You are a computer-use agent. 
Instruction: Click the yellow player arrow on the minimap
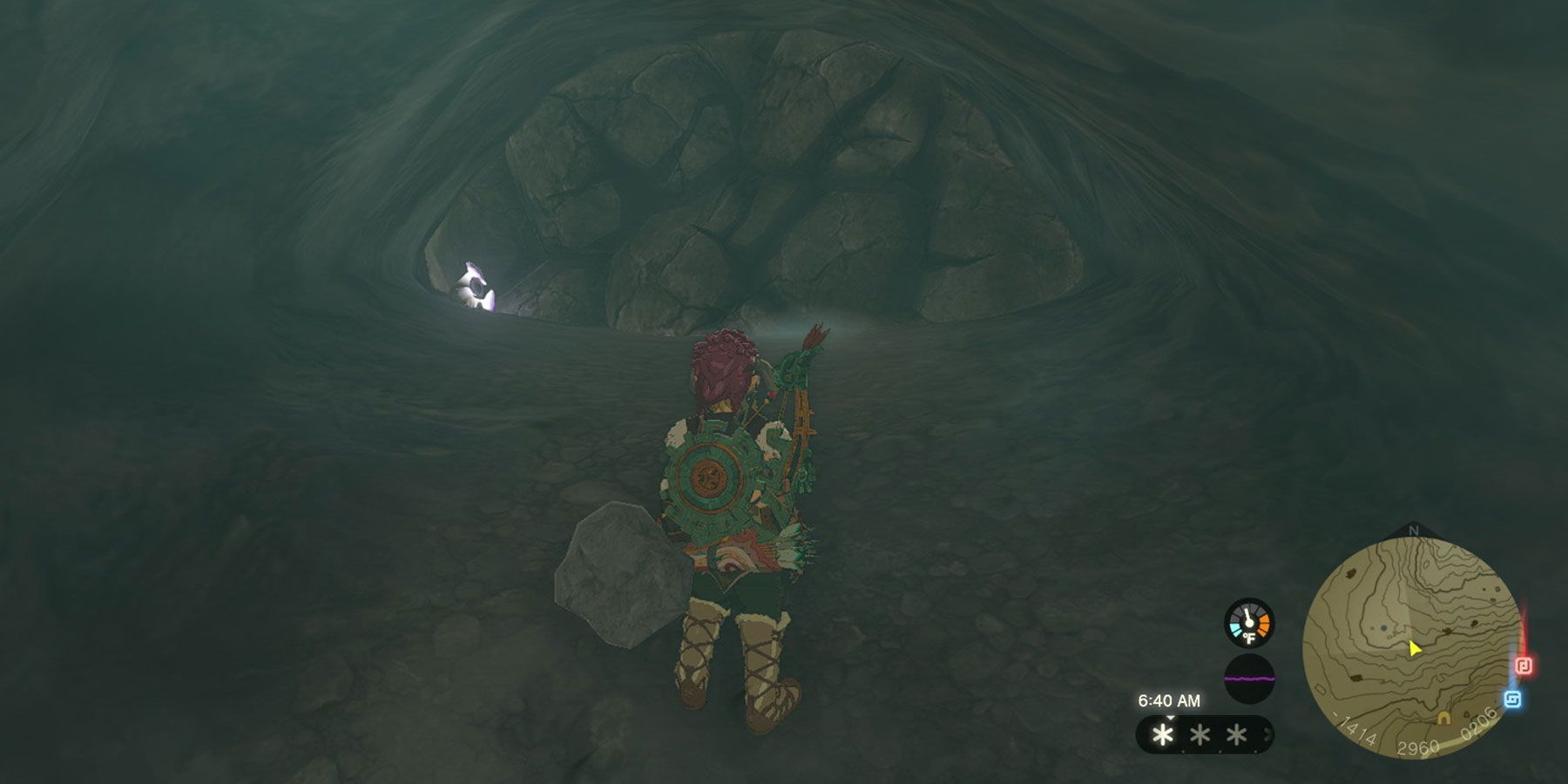click(x=1414, y=650)
